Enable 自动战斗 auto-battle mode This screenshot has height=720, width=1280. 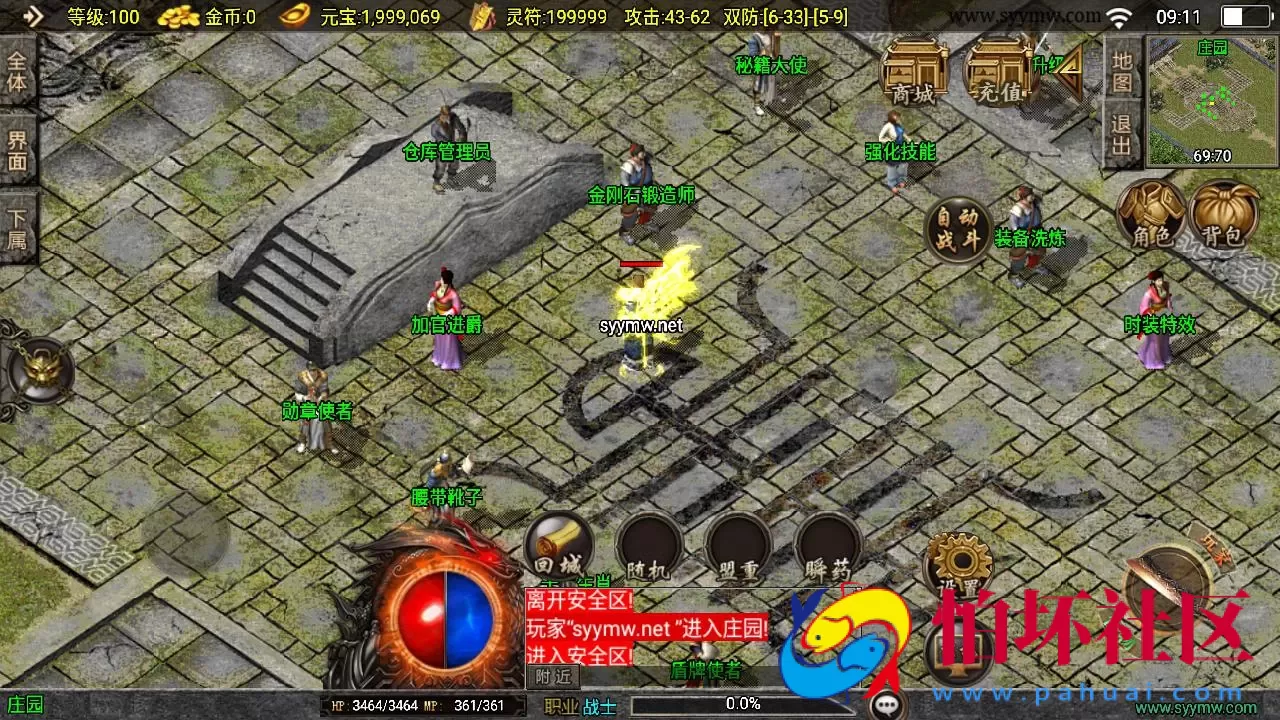pos(959,228)
